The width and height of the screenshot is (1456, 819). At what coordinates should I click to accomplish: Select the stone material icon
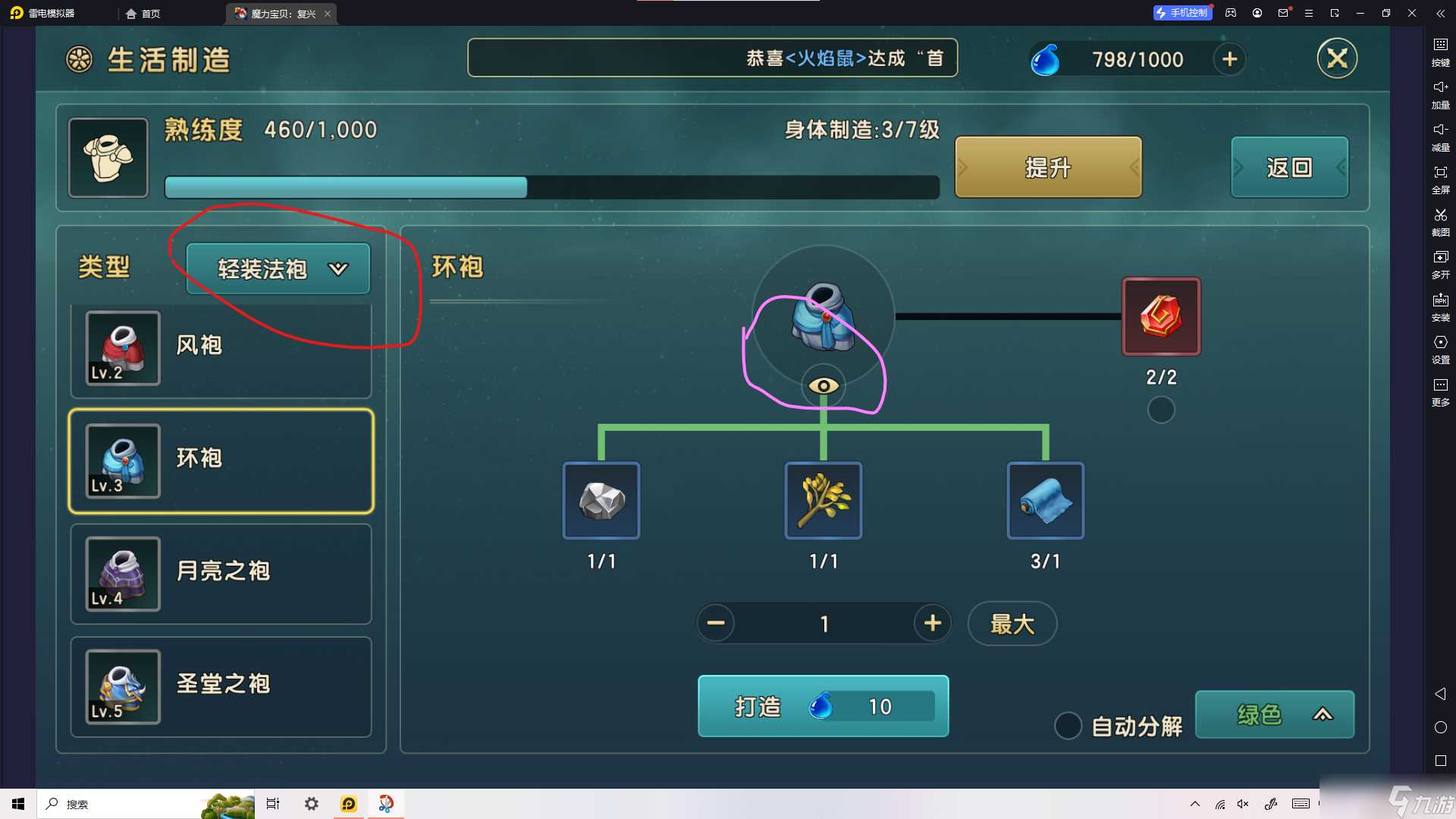tap(601, 500)
